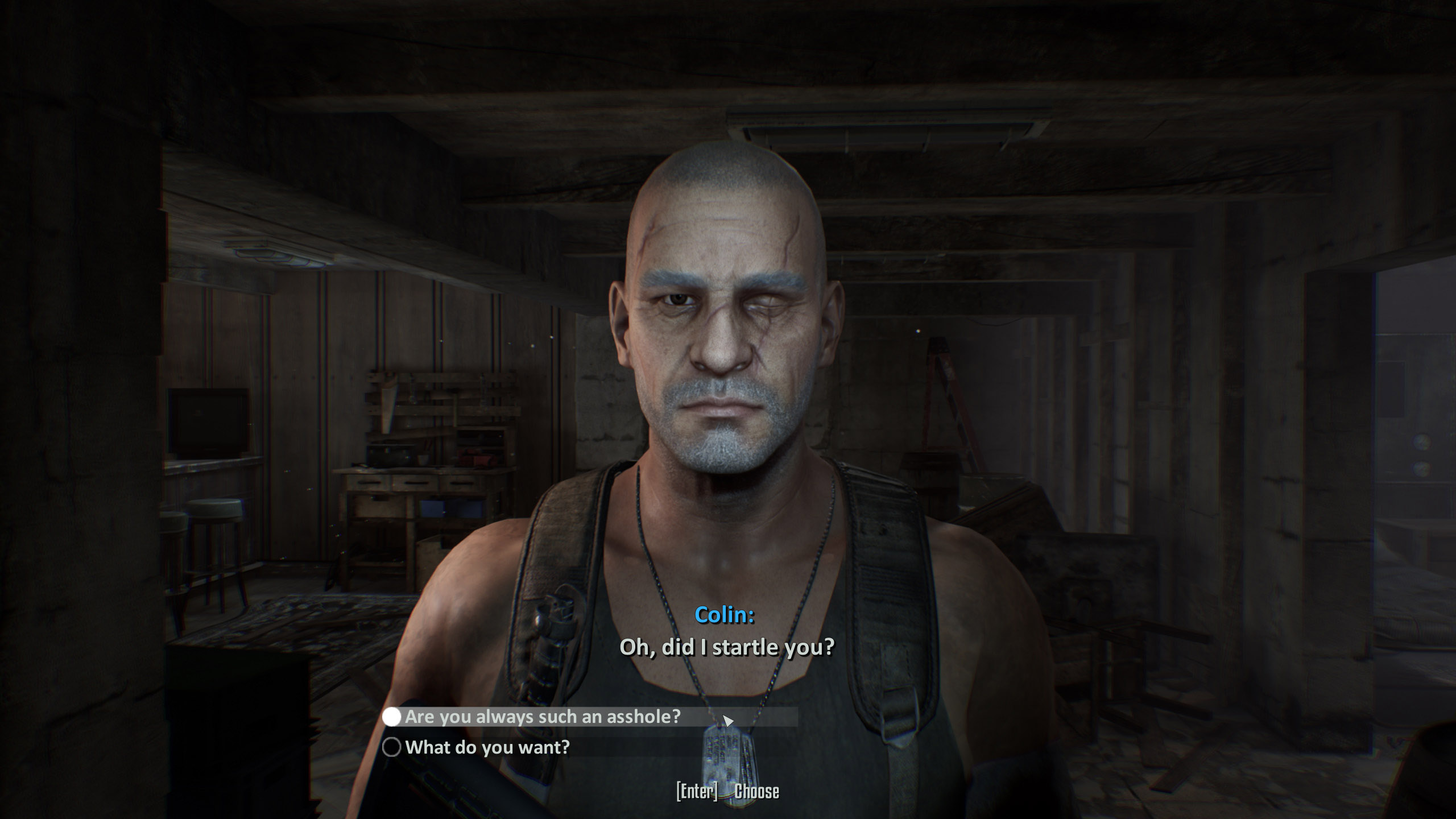Click the empty circle beside "What do you want?"
Screen dimensions: 1456x819
[392, 747]
